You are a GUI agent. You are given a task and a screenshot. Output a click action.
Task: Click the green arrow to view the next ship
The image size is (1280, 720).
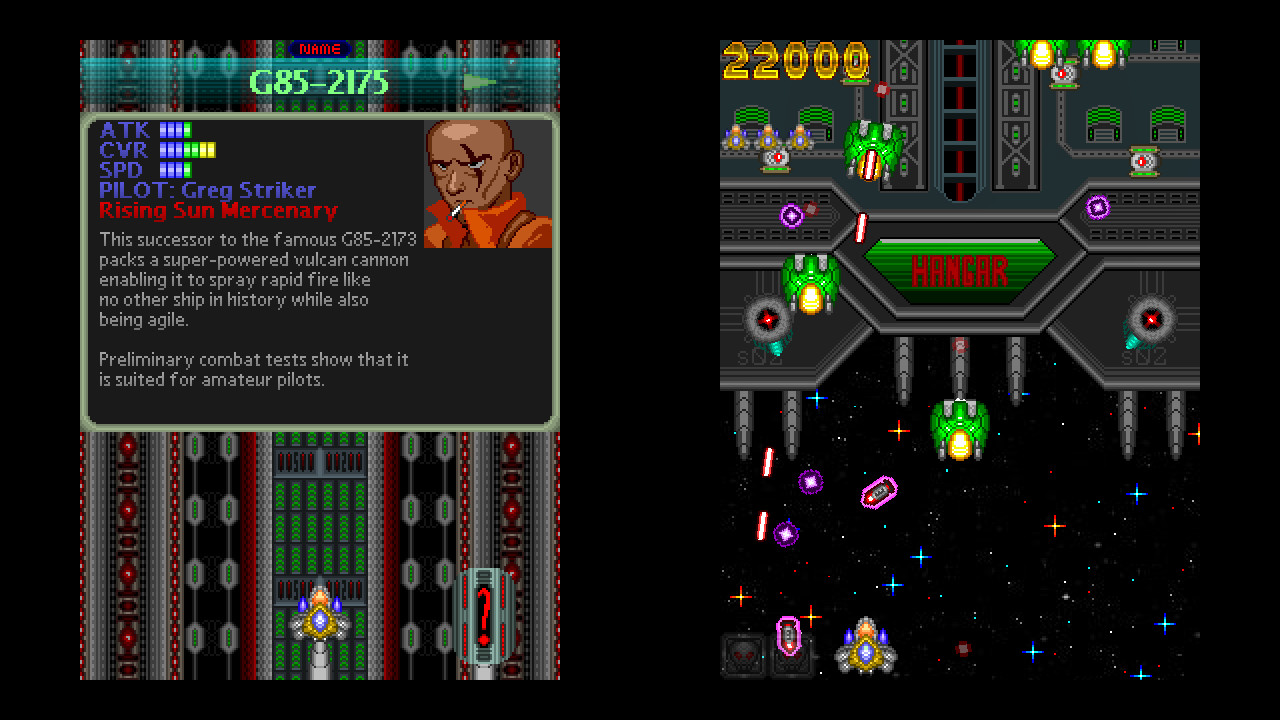click(x=477, y=84)
